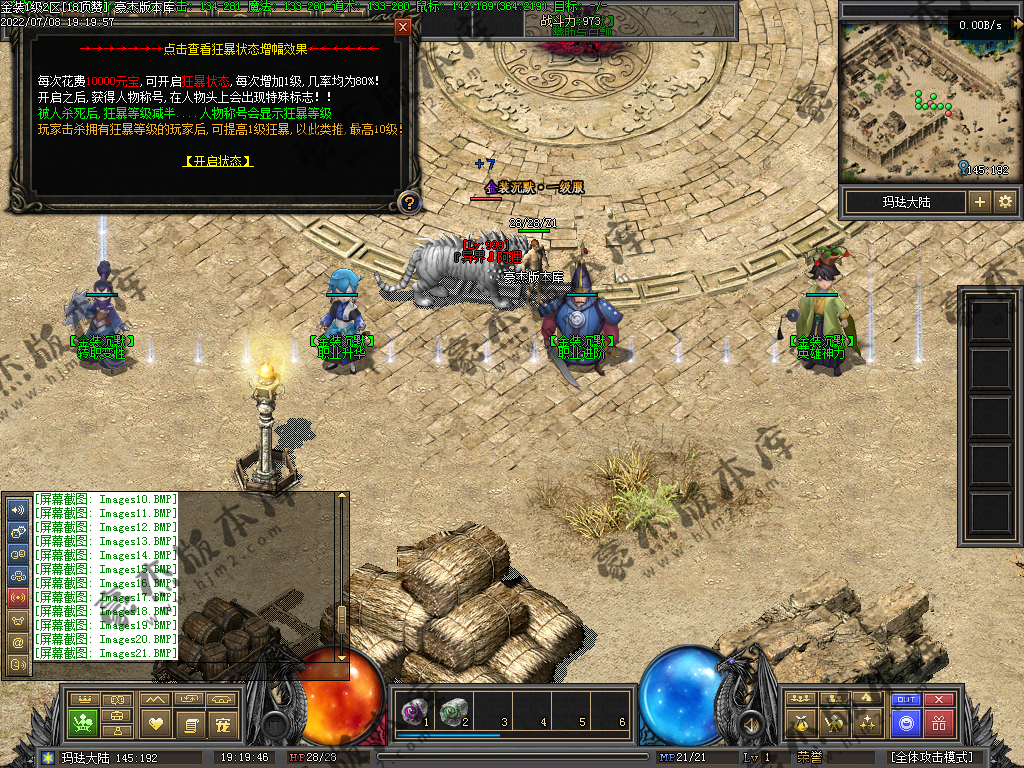Screen dimensions: 1024x768
Task: Toggle the red broadcast chat channel button
Action: point(17,597)
